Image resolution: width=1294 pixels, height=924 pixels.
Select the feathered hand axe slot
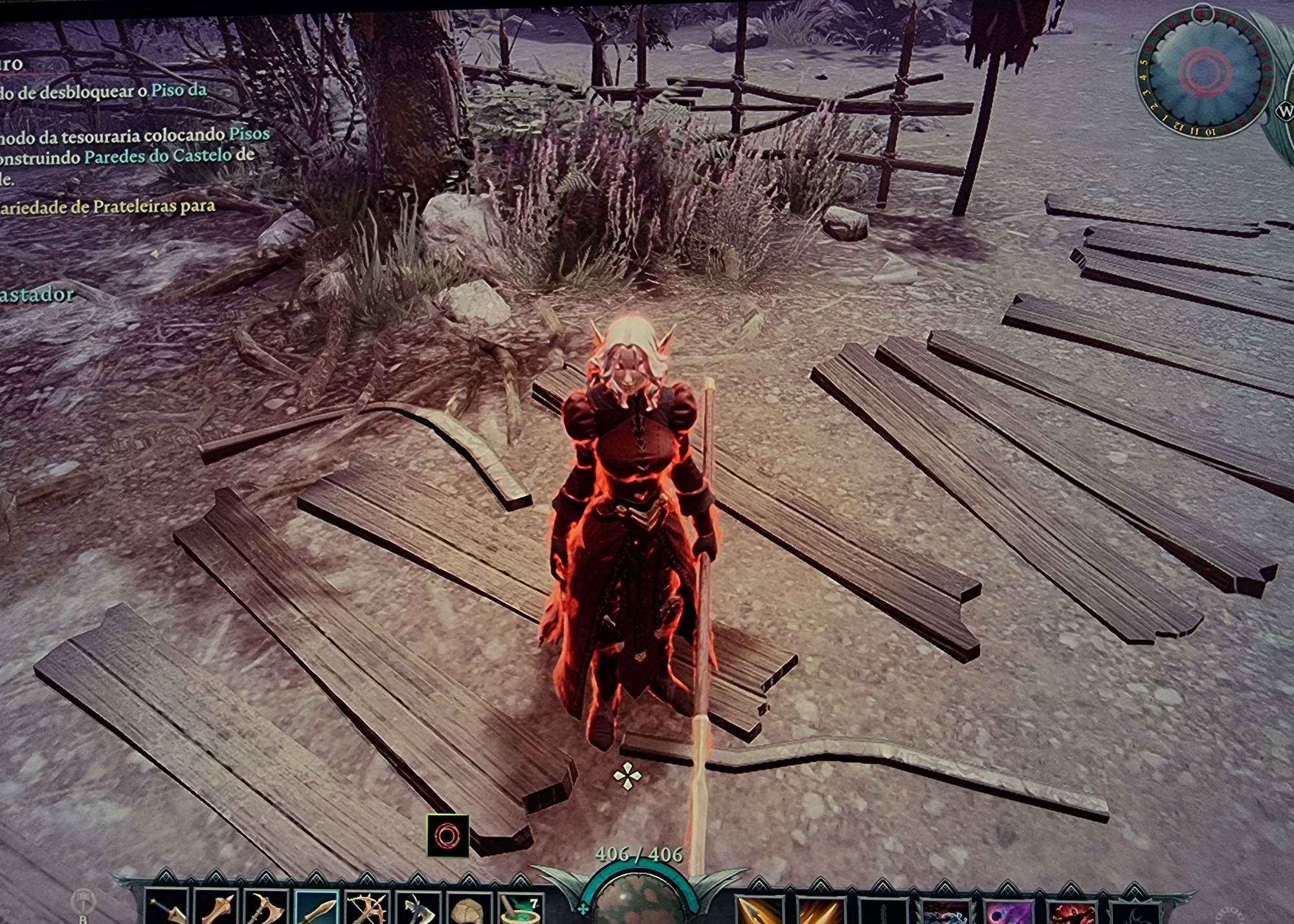[417, 909]
